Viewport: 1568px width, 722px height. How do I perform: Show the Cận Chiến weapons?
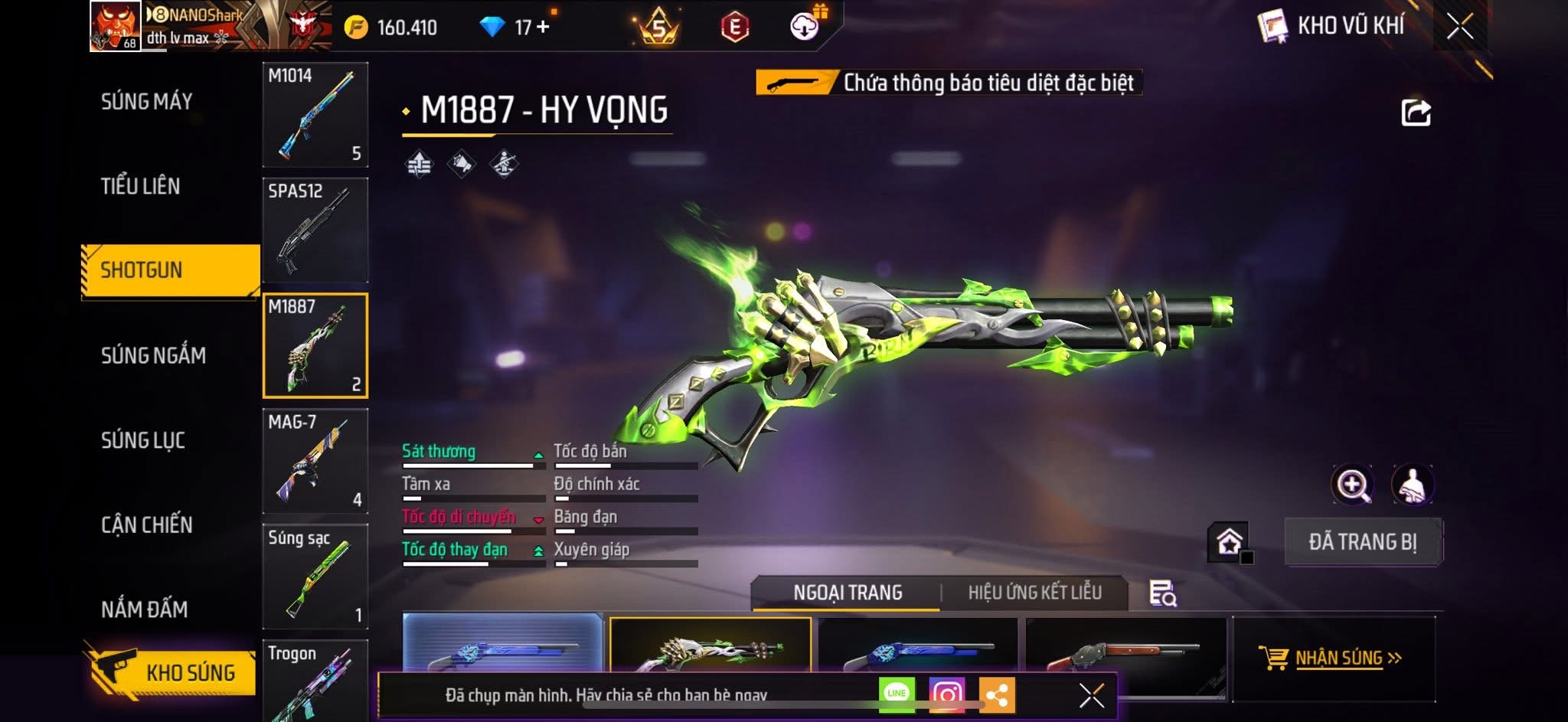[147, 525]
